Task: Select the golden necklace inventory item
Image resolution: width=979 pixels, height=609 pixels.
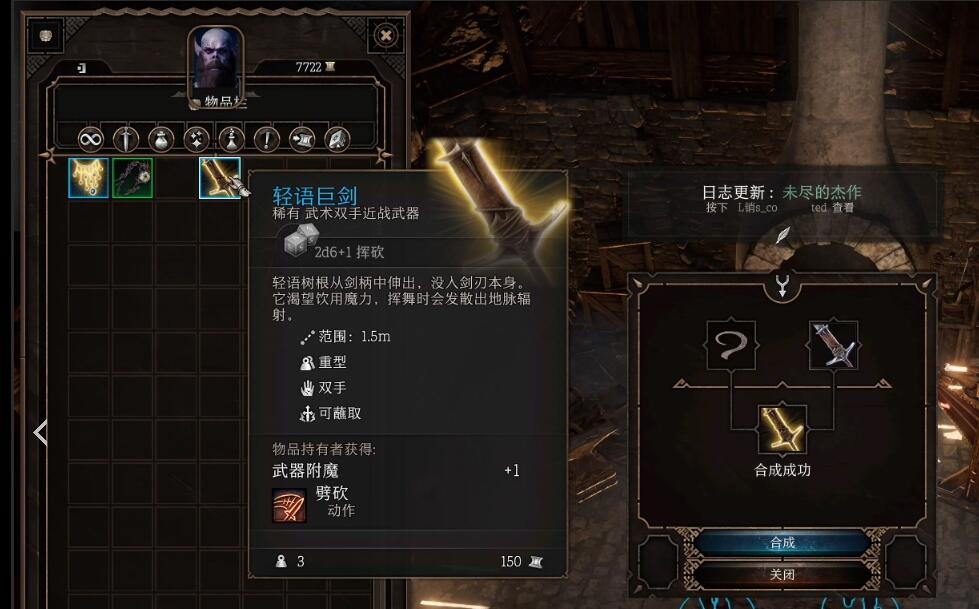Action: (x=88, y=178)
